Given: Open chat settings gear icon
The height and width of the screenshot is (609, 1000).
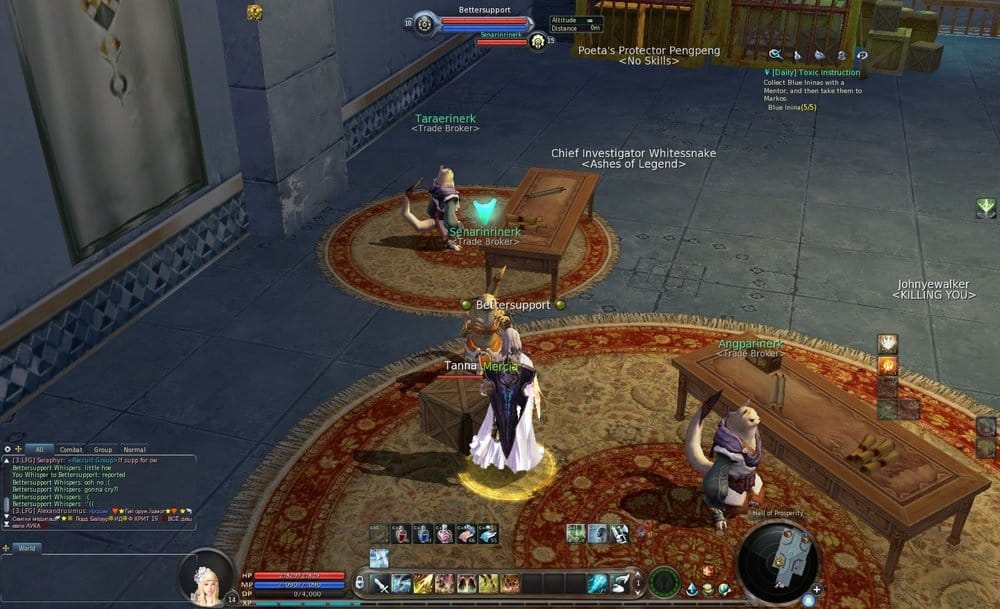Looking at the screenshot, I should [x=7, y=450].
